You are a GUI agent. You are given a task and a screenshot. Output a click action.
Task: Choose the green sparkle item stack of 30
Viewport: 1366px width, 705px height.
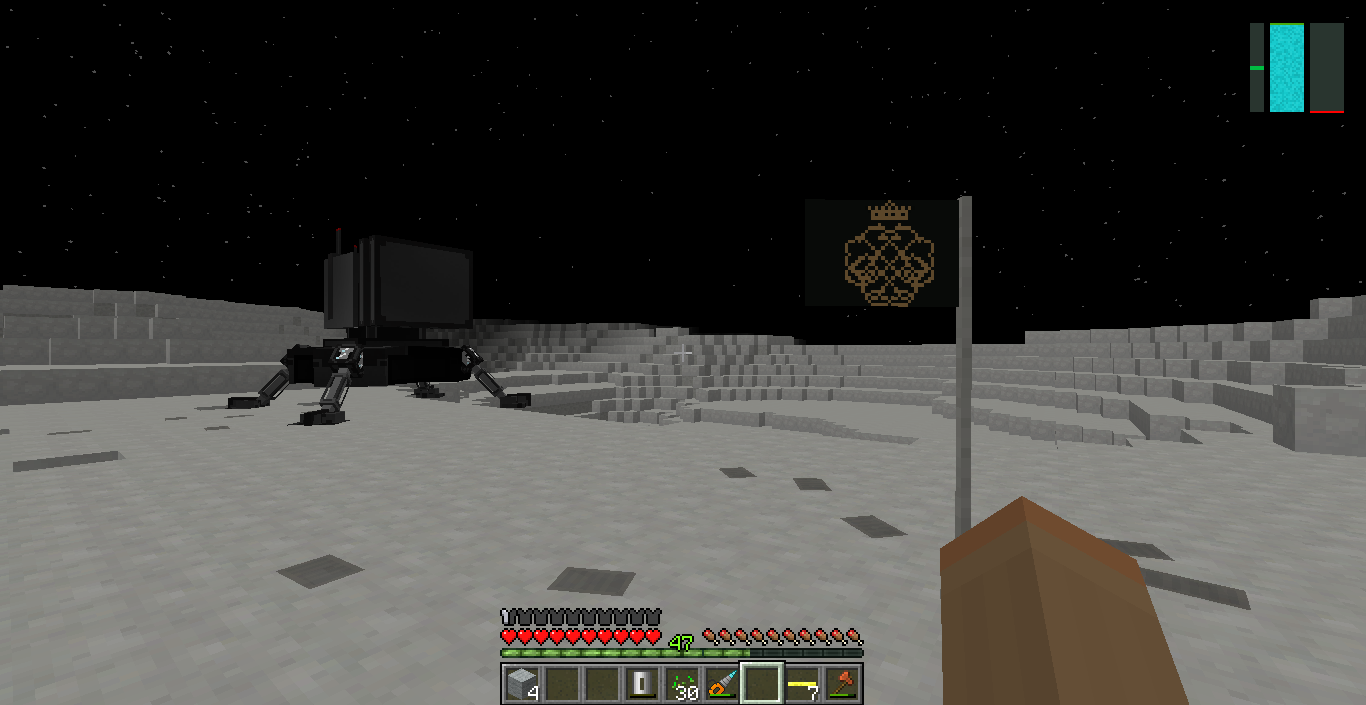pyautogui.click(x=682, y=684)
